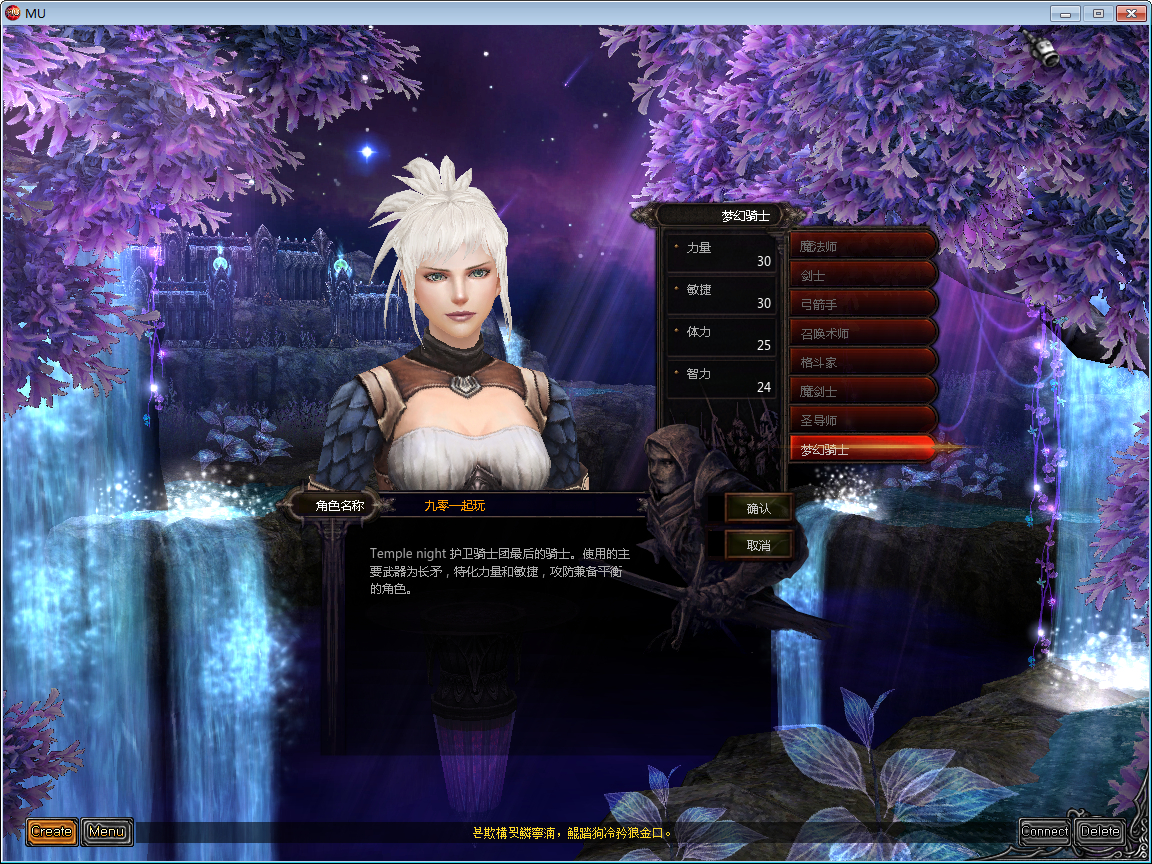Screen dimensions: 1152x864
Task: Open the Menu button
Action: coord(106,831)
